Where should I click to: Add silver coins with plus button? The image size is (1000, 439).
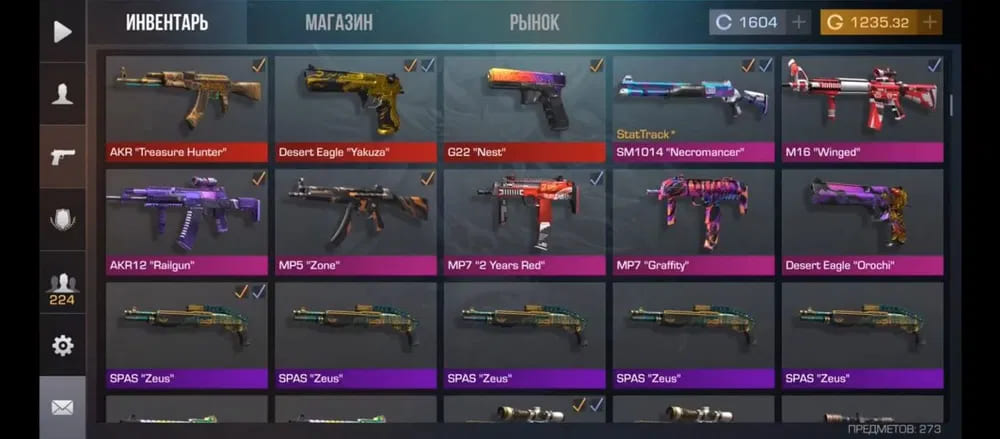point(798,22)
